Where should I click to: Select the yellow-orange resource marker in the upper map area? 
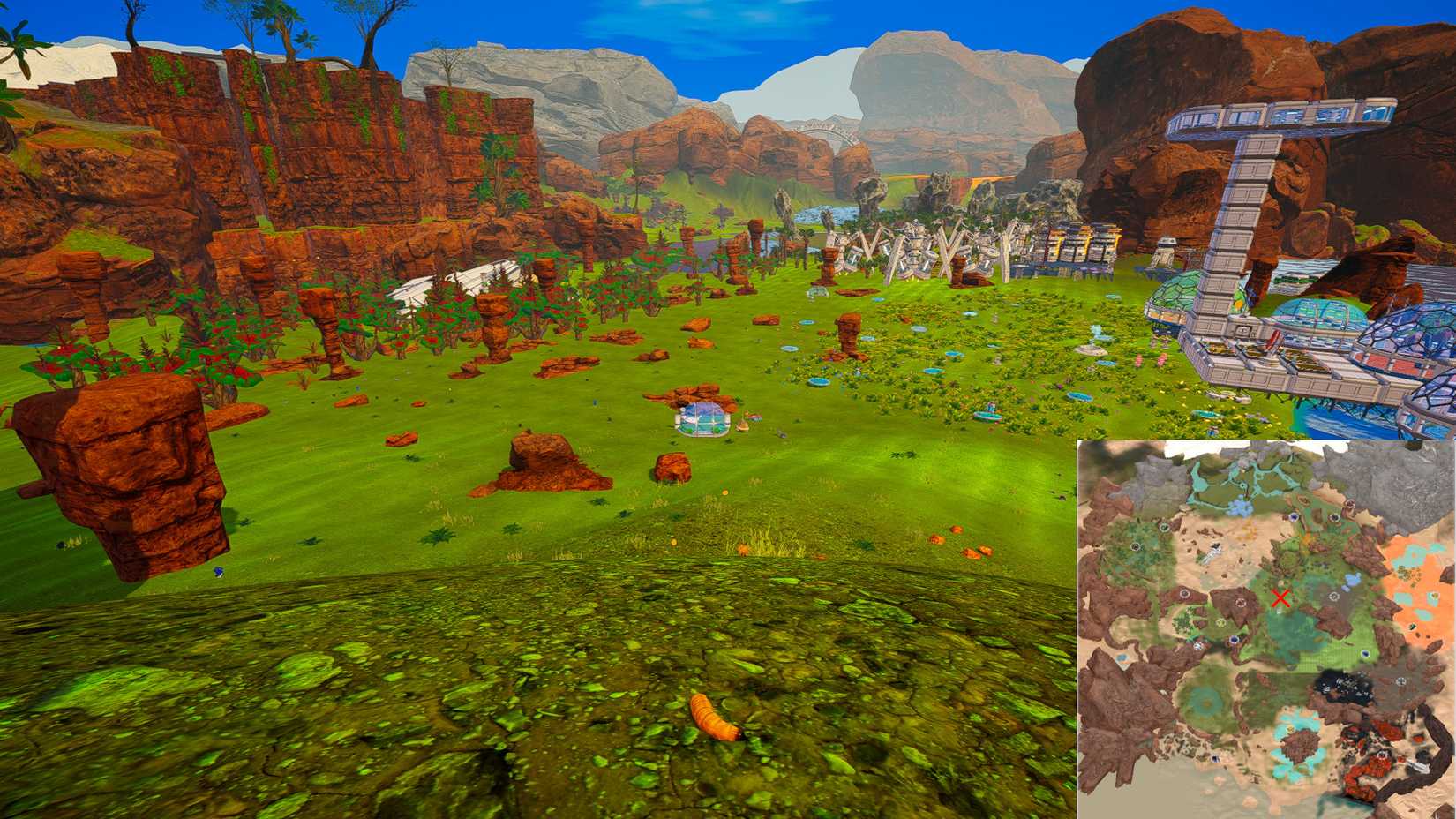click(x=1307, y=538)
